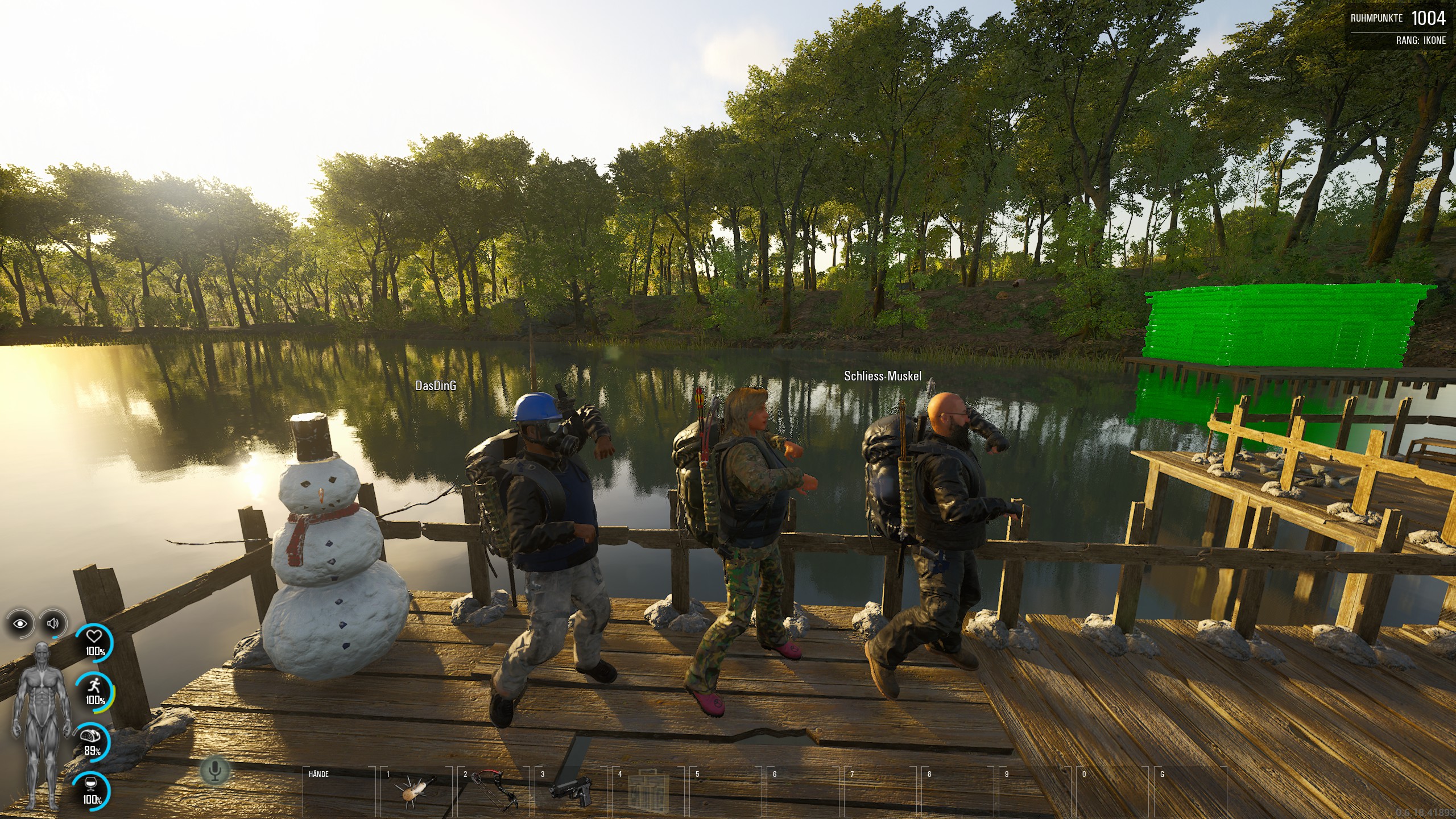
Task: Choose the faded toolbox in slot 4
Action: pyautogui.click(x=648, y=791)
